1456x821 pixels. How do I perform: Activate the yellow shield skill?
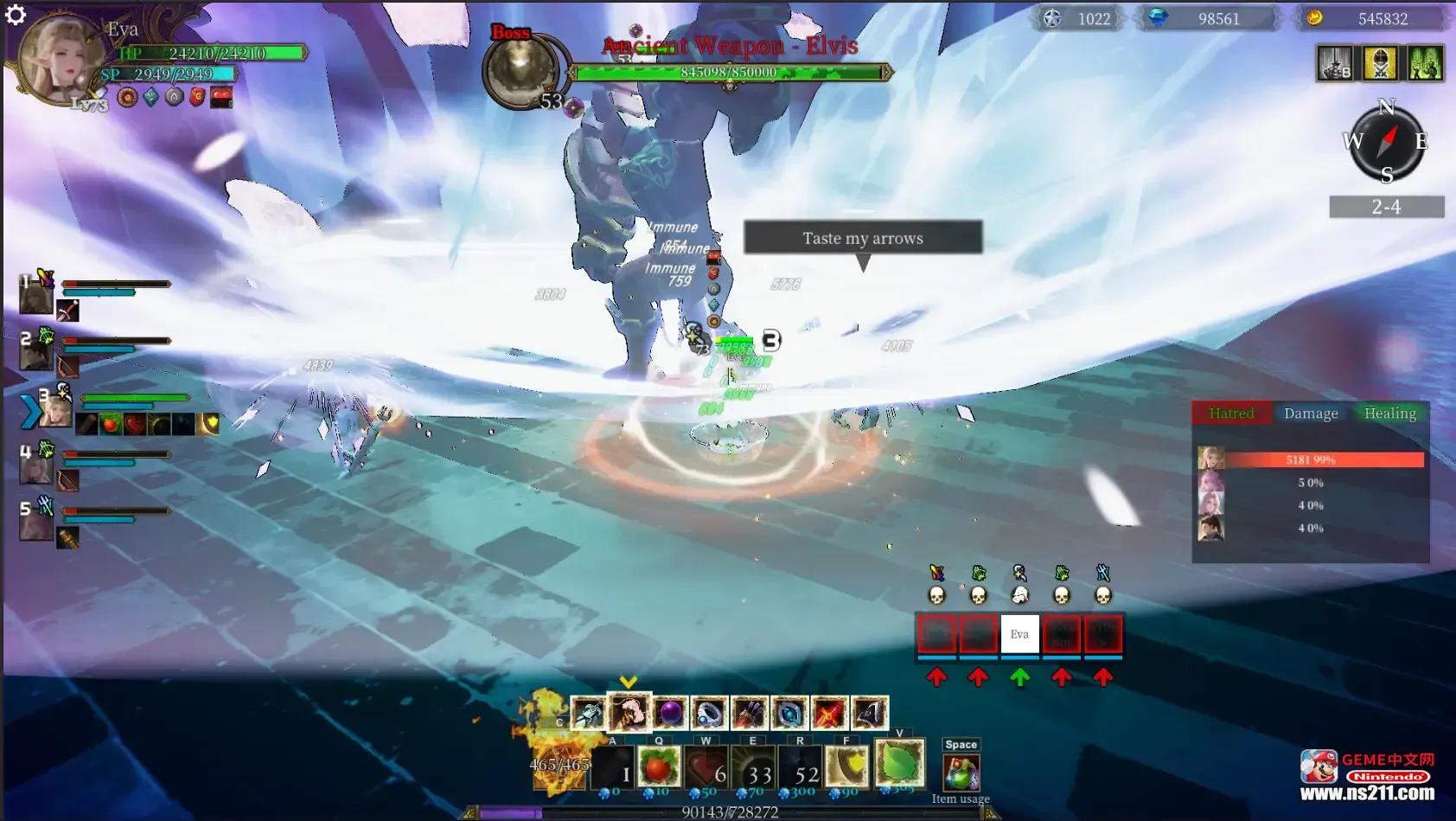(x=846, y=766)
